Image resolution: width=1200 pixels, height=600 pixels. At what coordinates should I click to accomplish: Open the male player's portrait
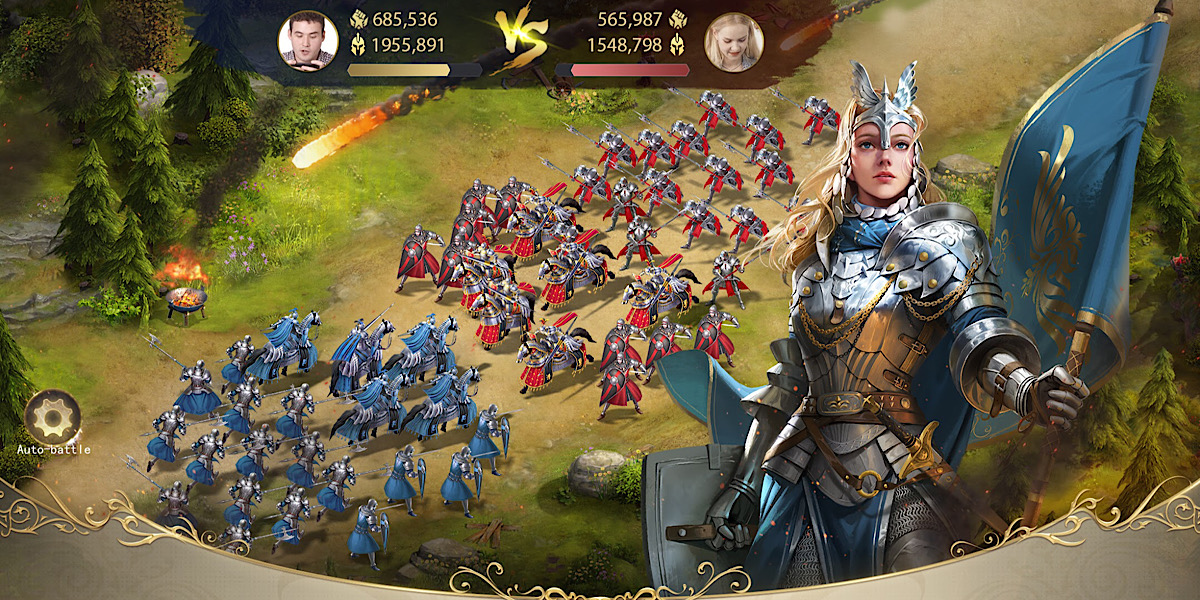click(x=307, y=41)
